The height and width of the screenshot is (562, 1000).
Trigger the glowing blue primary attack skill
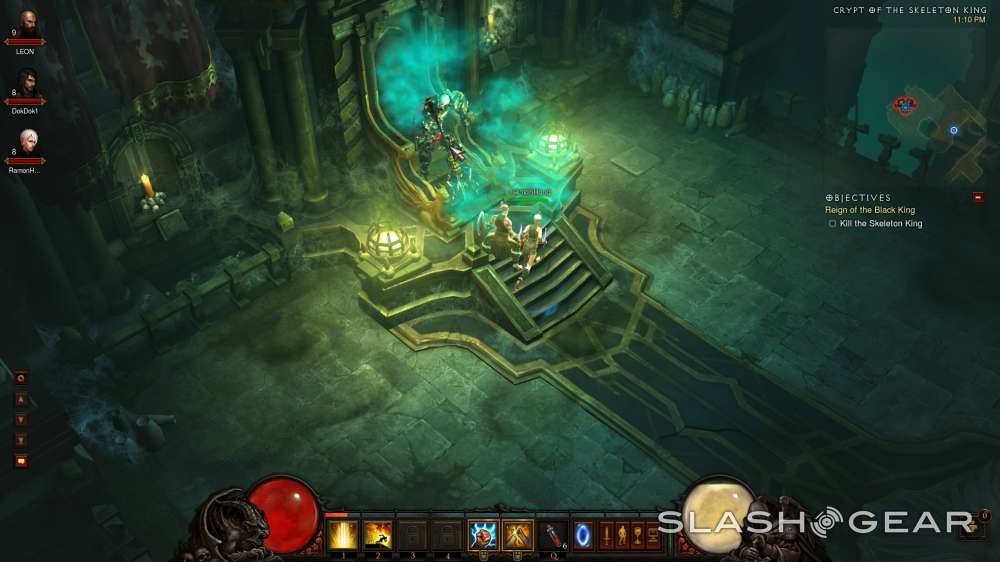pyautogui.click(x=483, y=535)
